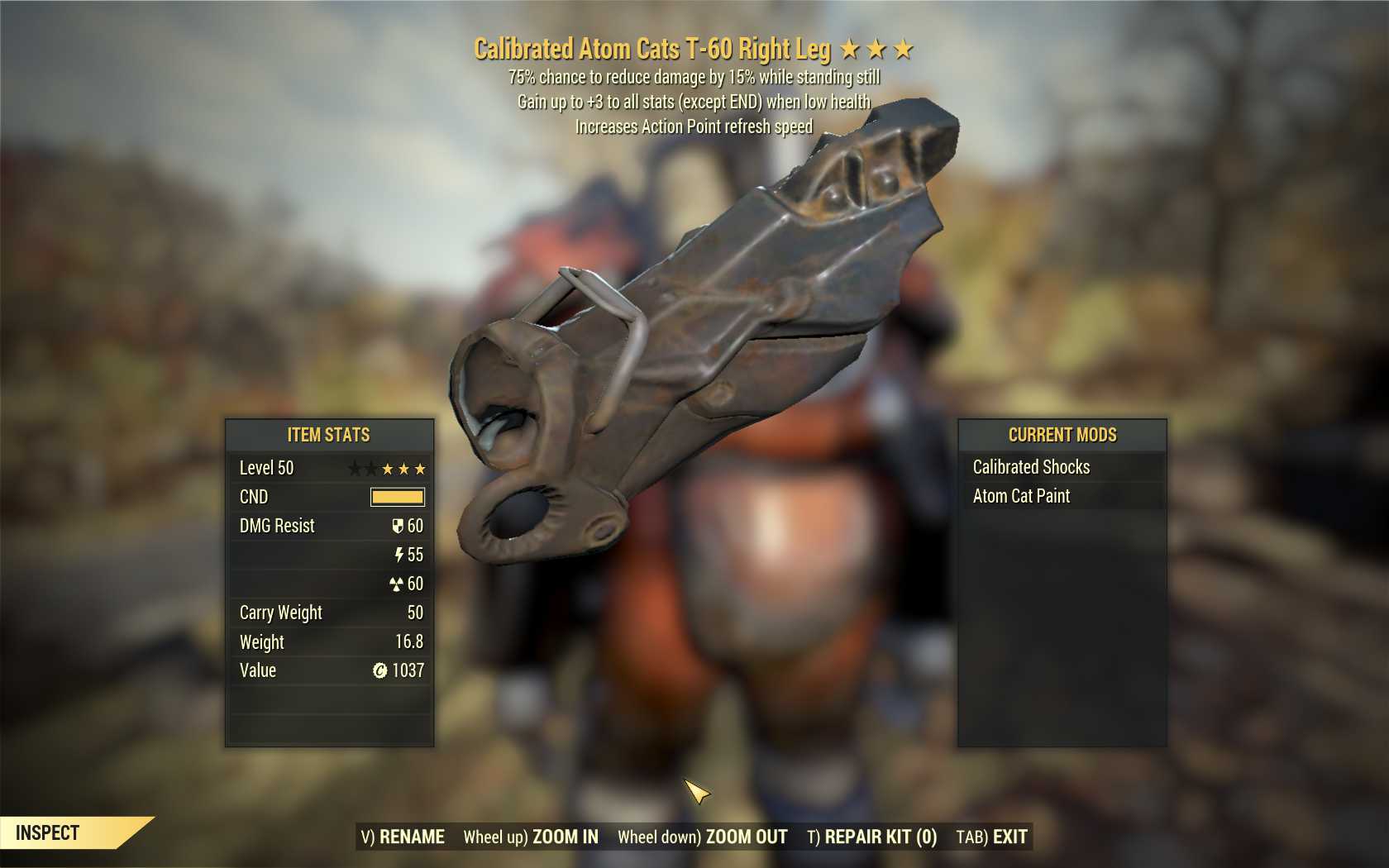Select the Calibrated Shocks mod row
Image resolution: width=1389 pixels, height=868 pixels.
[1062, 467]
